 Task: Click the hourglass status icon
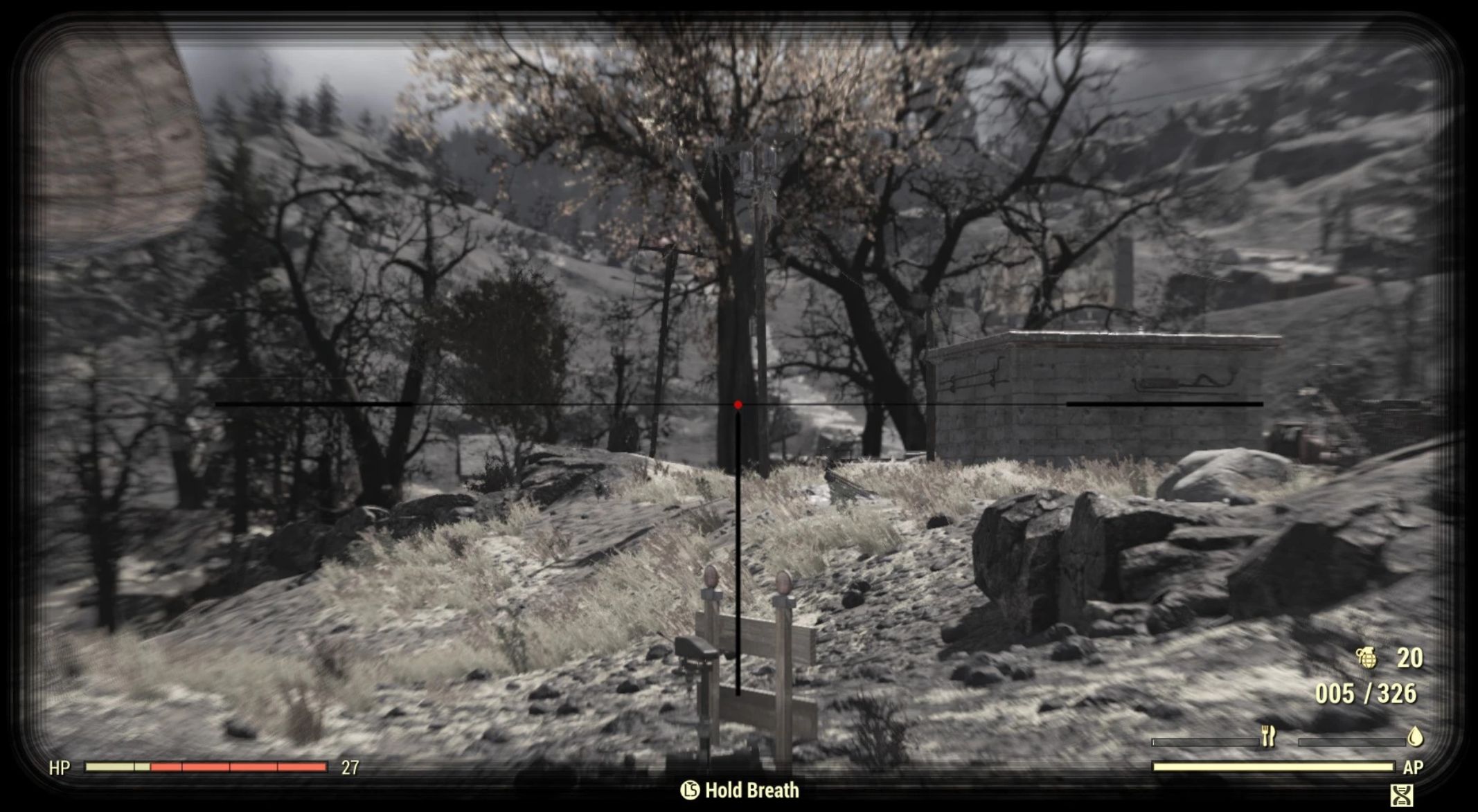(x=1401, y=793)
